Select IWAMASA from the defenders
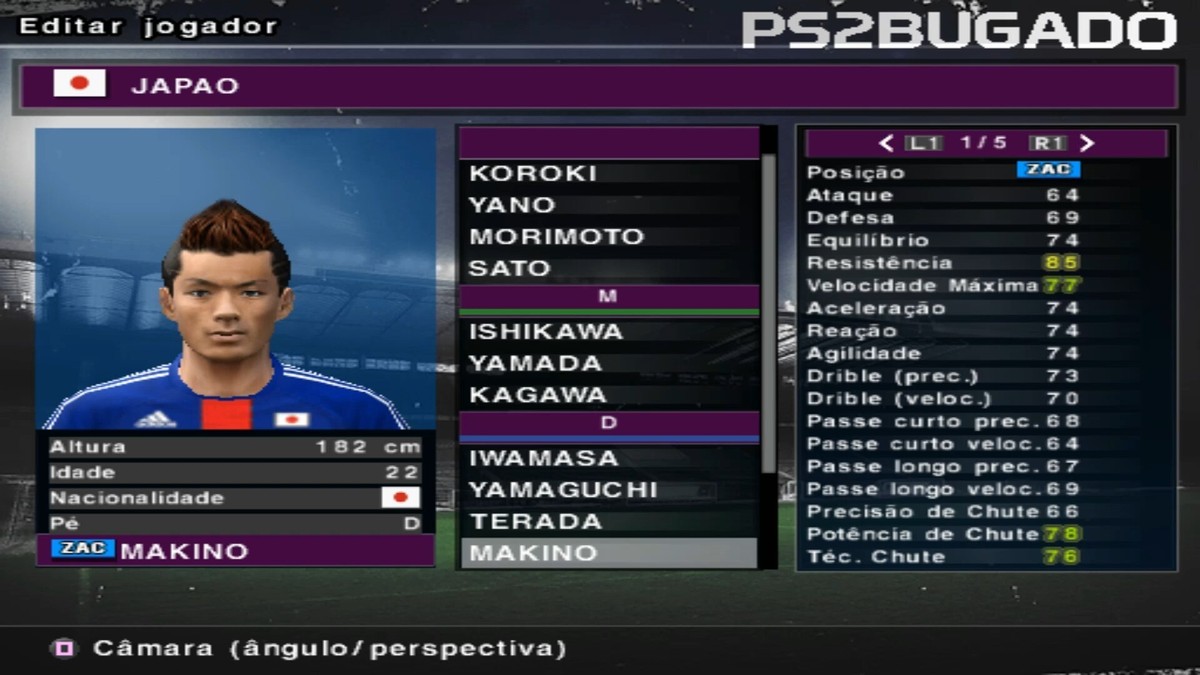This screenshot has height=675, width=1200. pyautogui.click(x=608, y=458)
